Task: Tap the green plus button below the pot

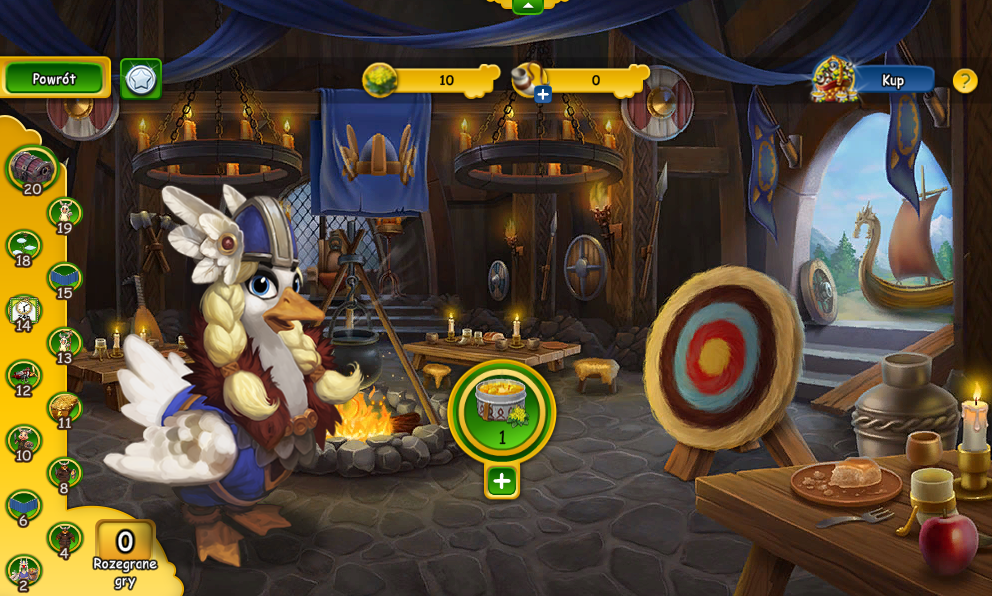Action: click(501, 481)
